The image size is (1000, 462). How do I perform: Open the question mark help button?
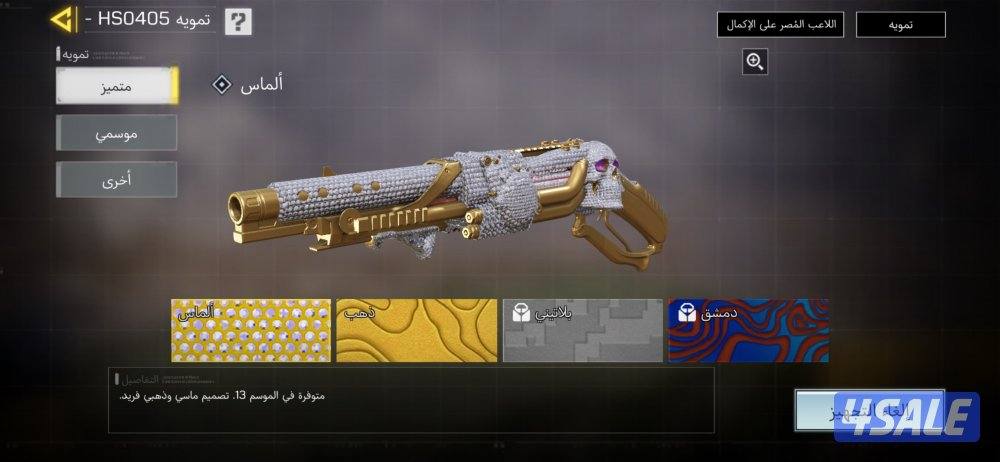[238, 21]
